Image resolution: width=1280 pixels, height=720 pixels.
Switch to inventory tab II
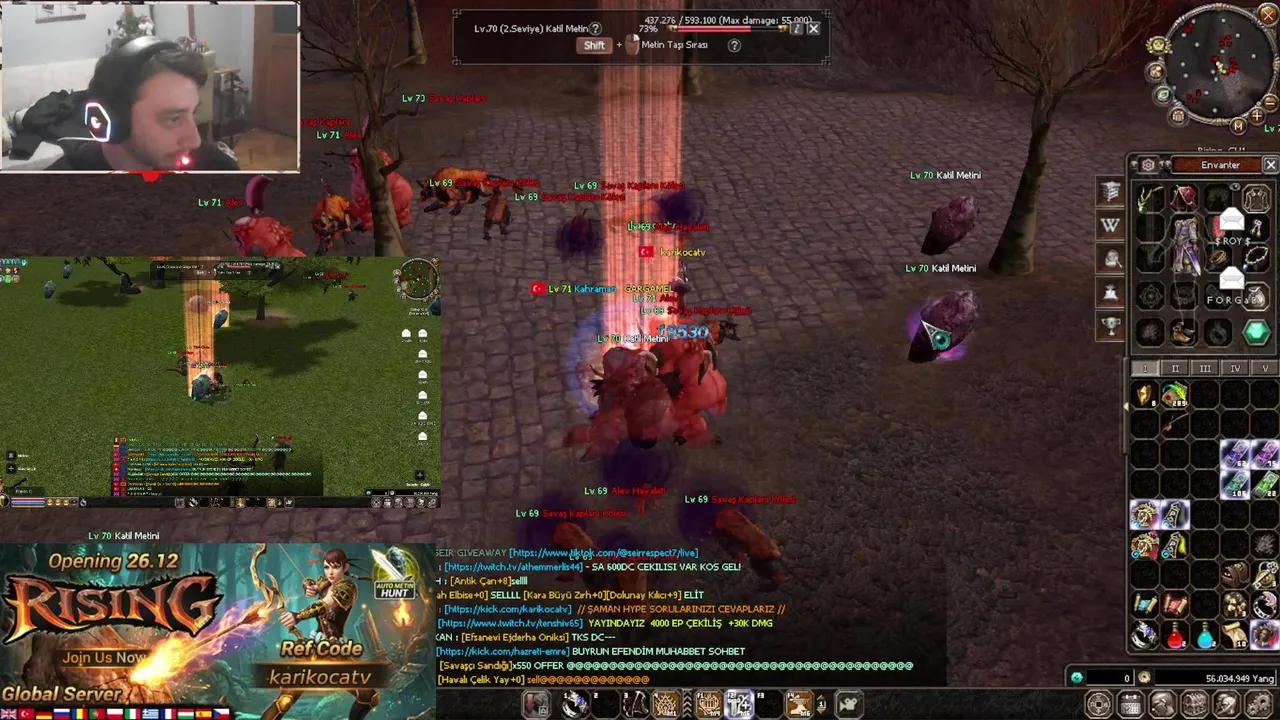coord(1175,368)
